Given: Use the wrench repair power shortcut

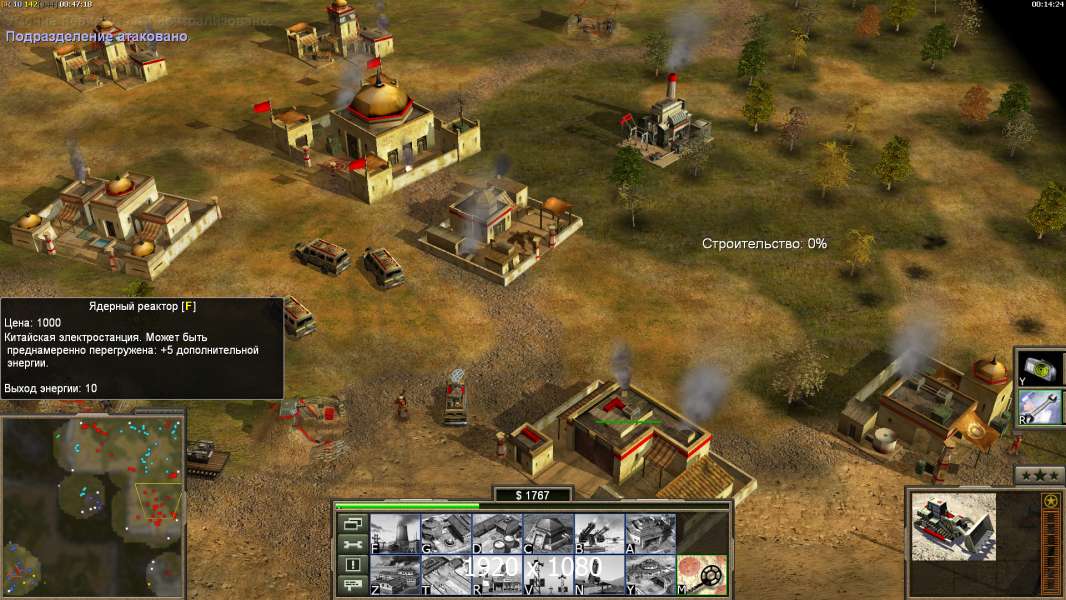Looking at the screenshot, I should point(1040,407).
